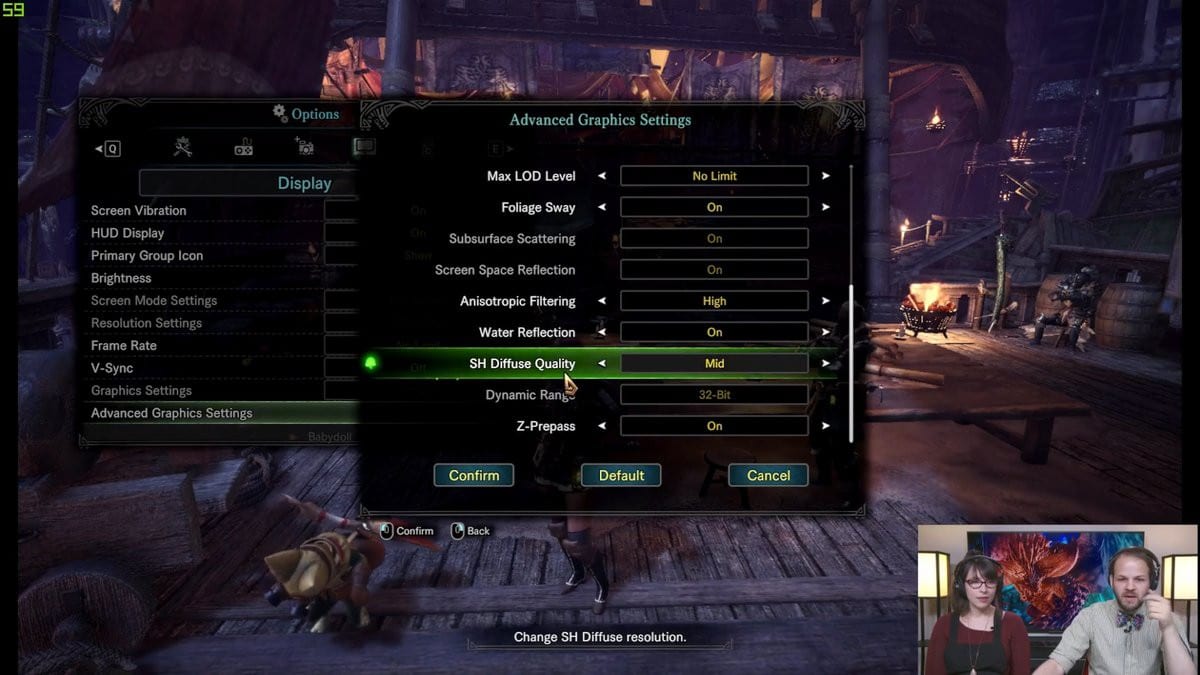Image resolution: width=1200 pixels, height=675 pixels.
Task: Reset settings with the Default button
Action: pos(621,475)
